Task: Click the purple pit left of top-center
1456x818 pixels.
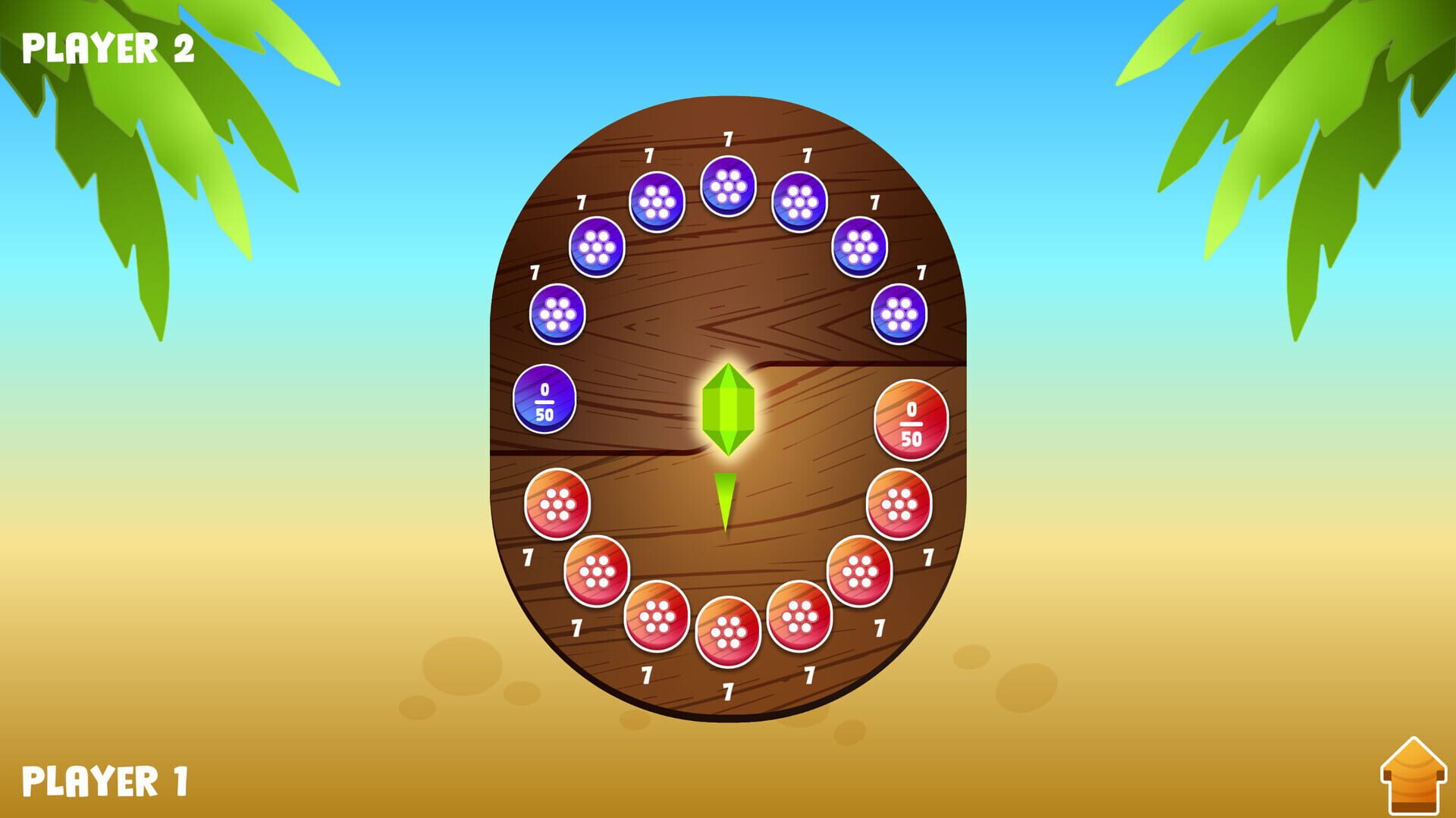Action: pos(657,201)
